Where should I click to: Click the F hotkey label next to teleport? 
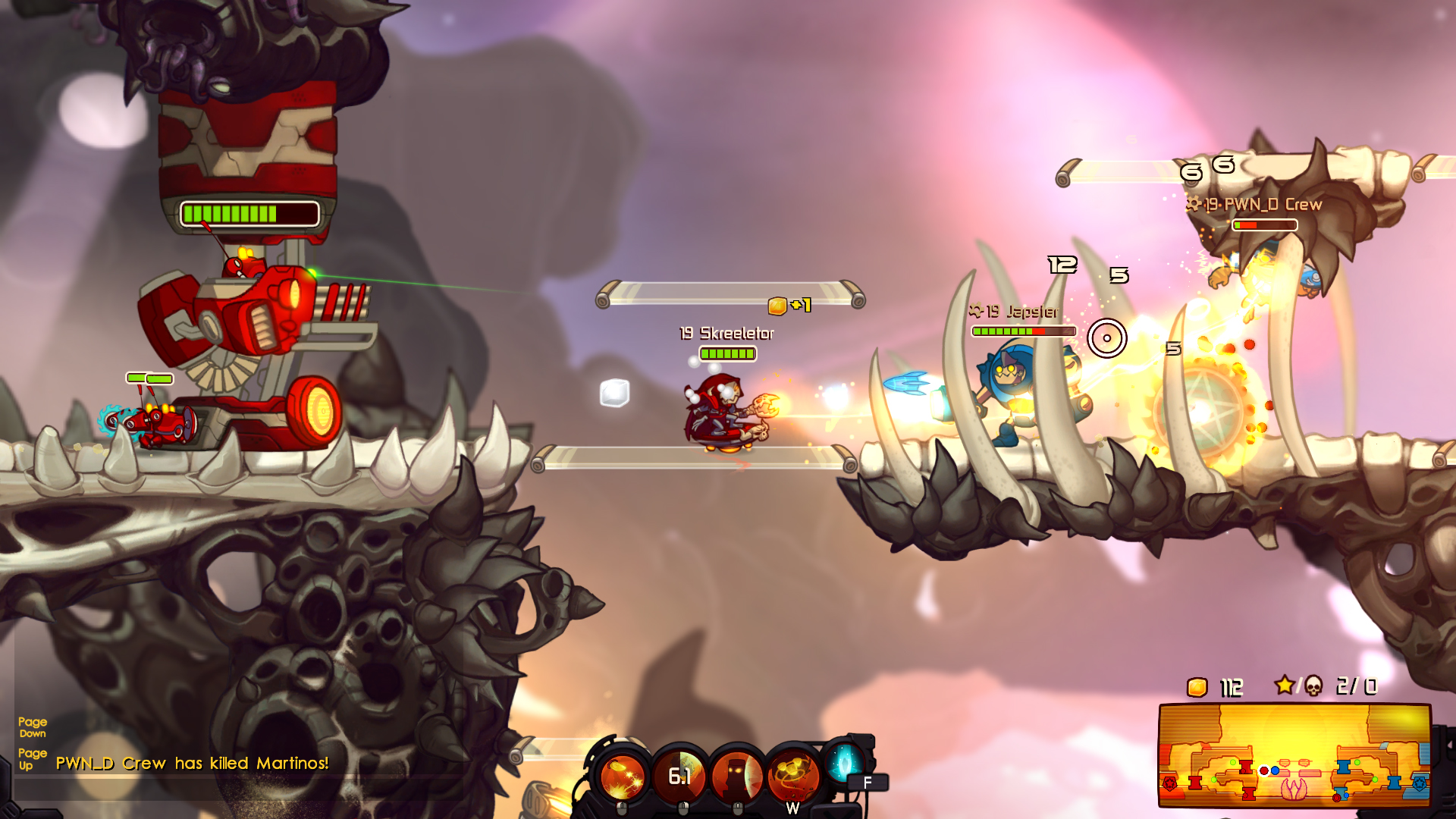tap(866, 781)
